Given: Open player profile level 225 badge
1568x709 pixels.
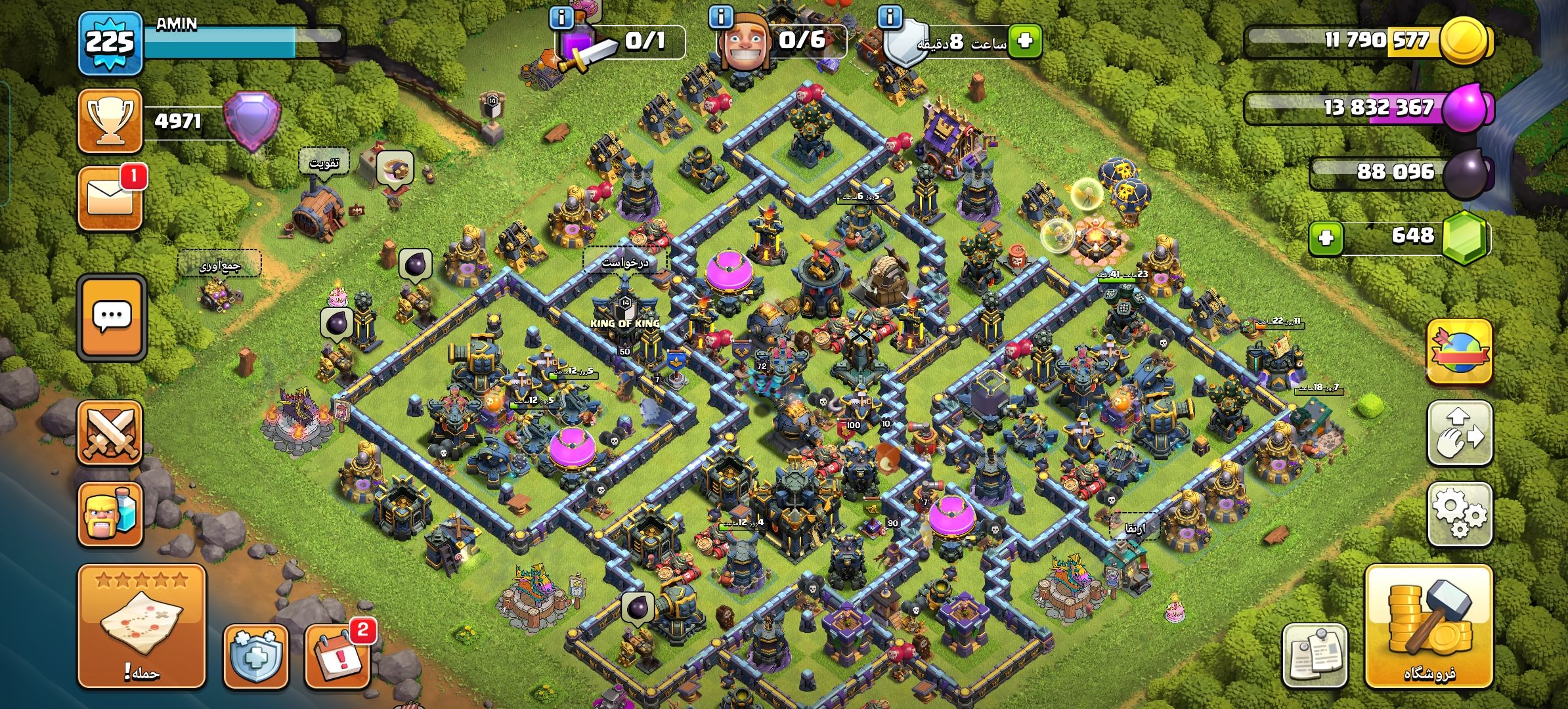Looking at the screenshot, I should pyautogui.click(x=110, y=43).
